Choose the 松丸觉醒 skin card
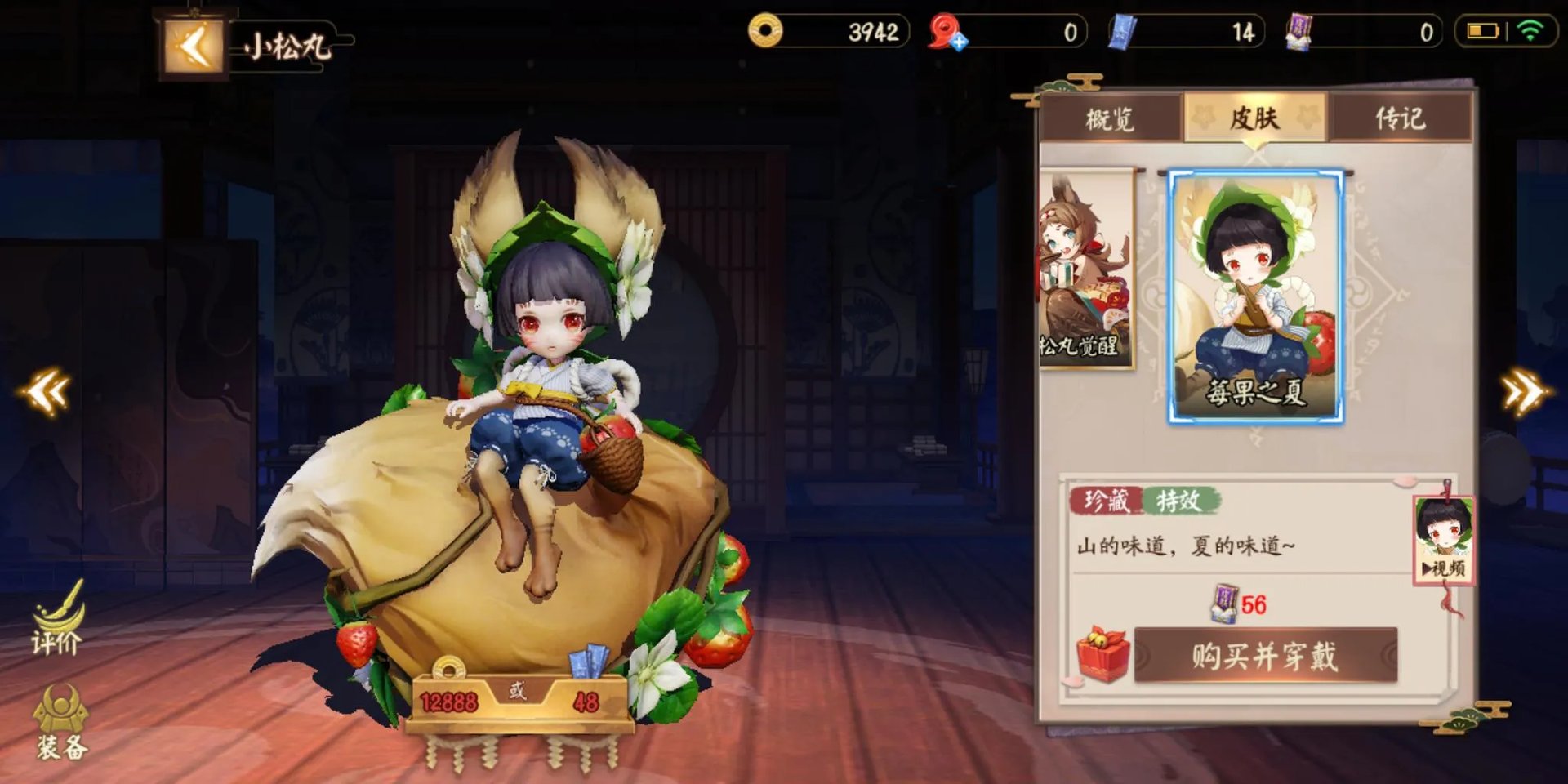The image size is (1568, 784). click(x=1085, y=269)
